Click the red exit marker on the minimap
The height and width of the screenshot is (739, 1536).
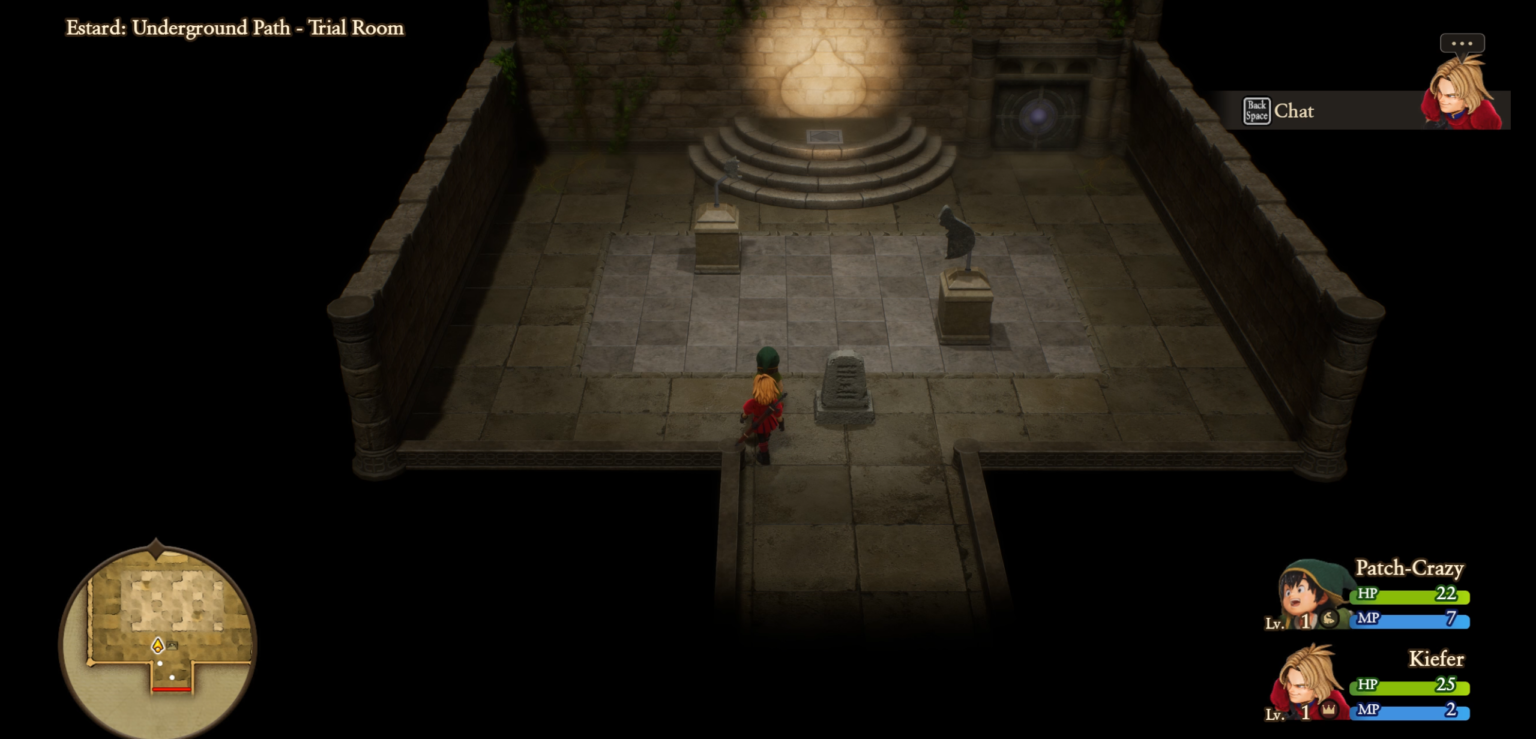pyautogui.click(x=172, y=688)
